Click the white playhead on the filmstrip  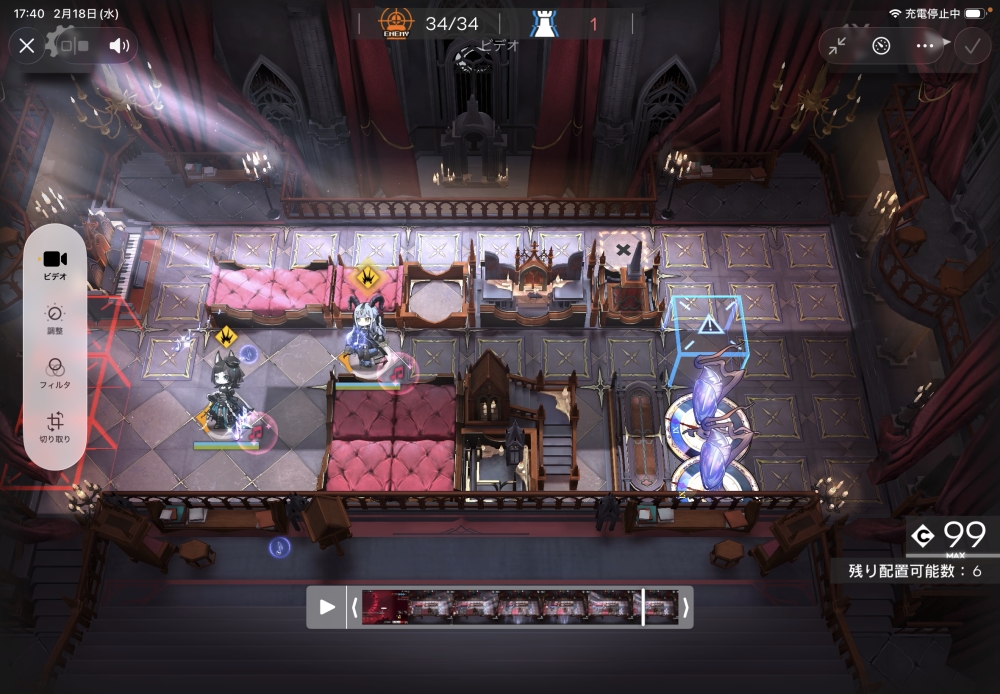pos(643,607)
